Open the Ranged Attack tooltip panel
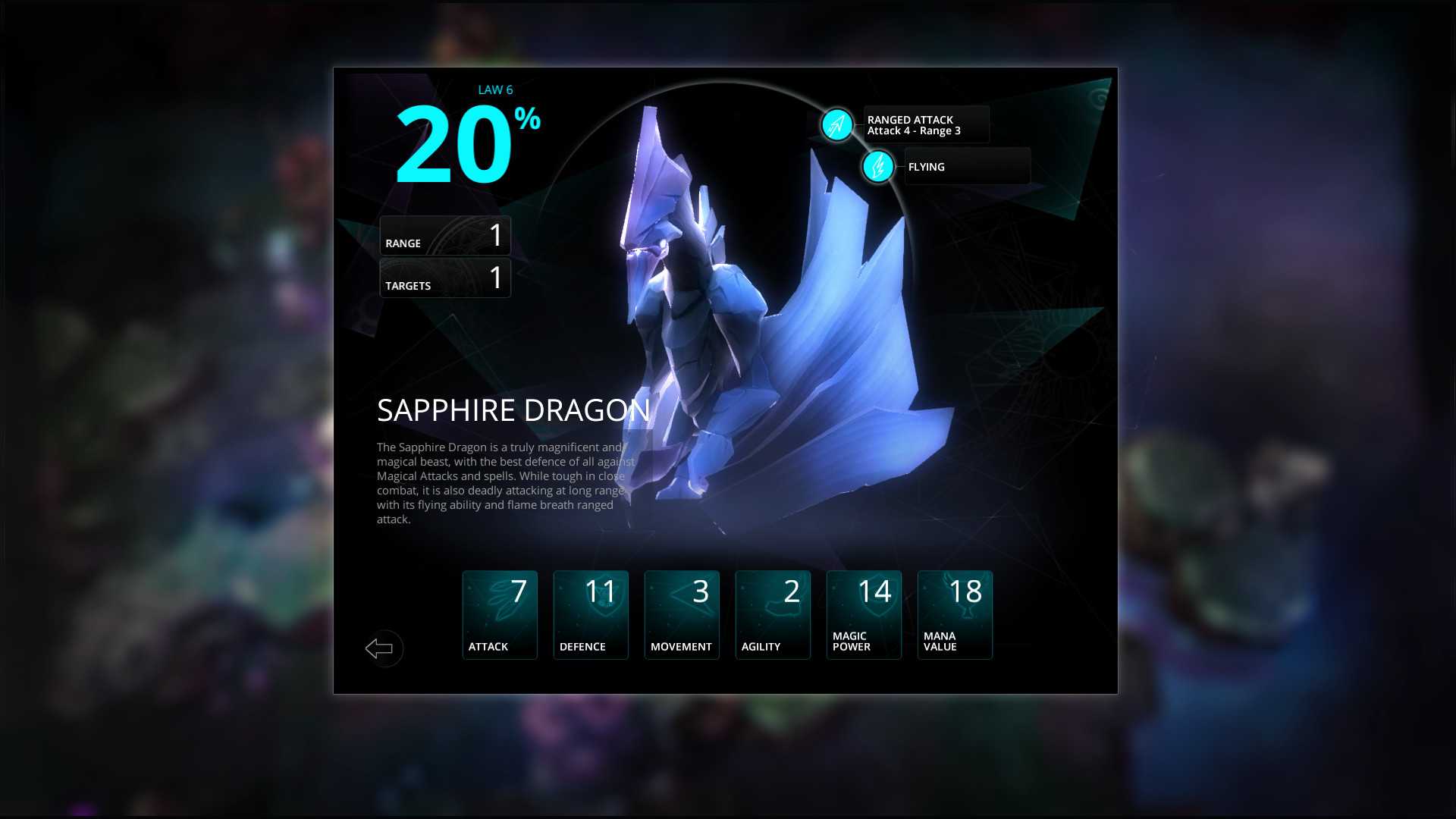 click(925, 124)
